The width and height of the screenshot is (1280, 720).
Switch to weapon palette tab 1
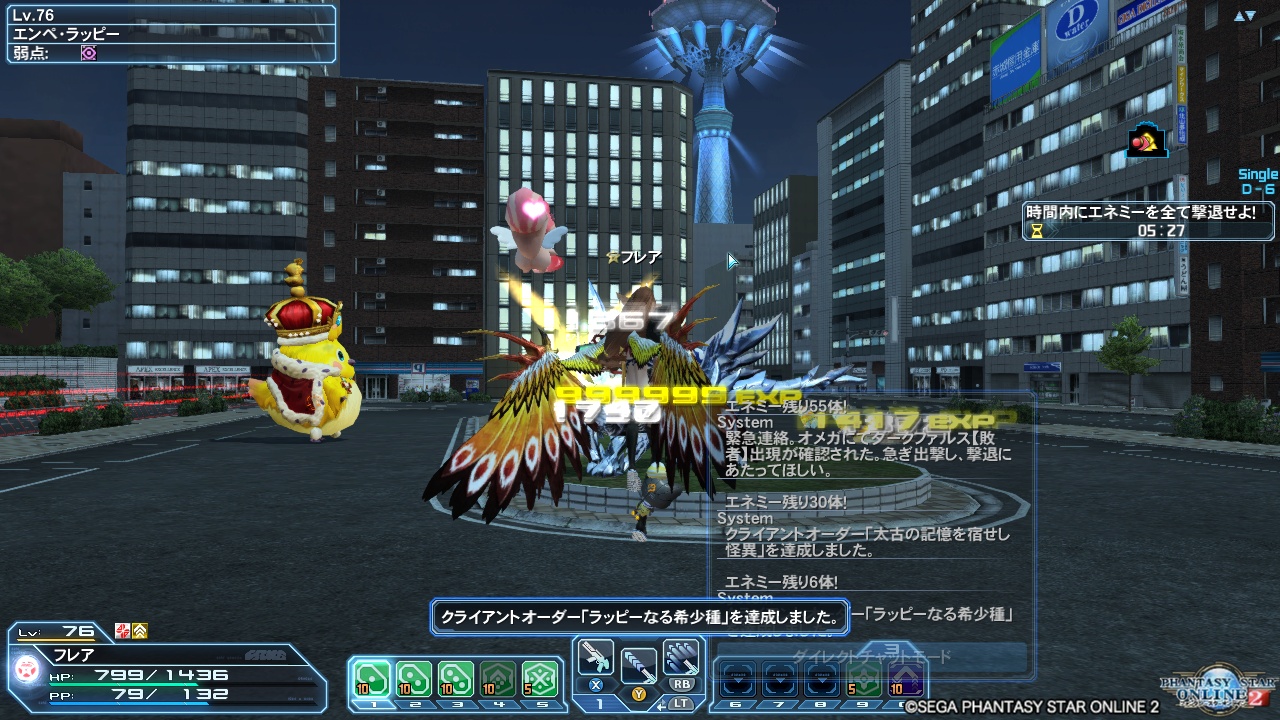tap(598, 702)
